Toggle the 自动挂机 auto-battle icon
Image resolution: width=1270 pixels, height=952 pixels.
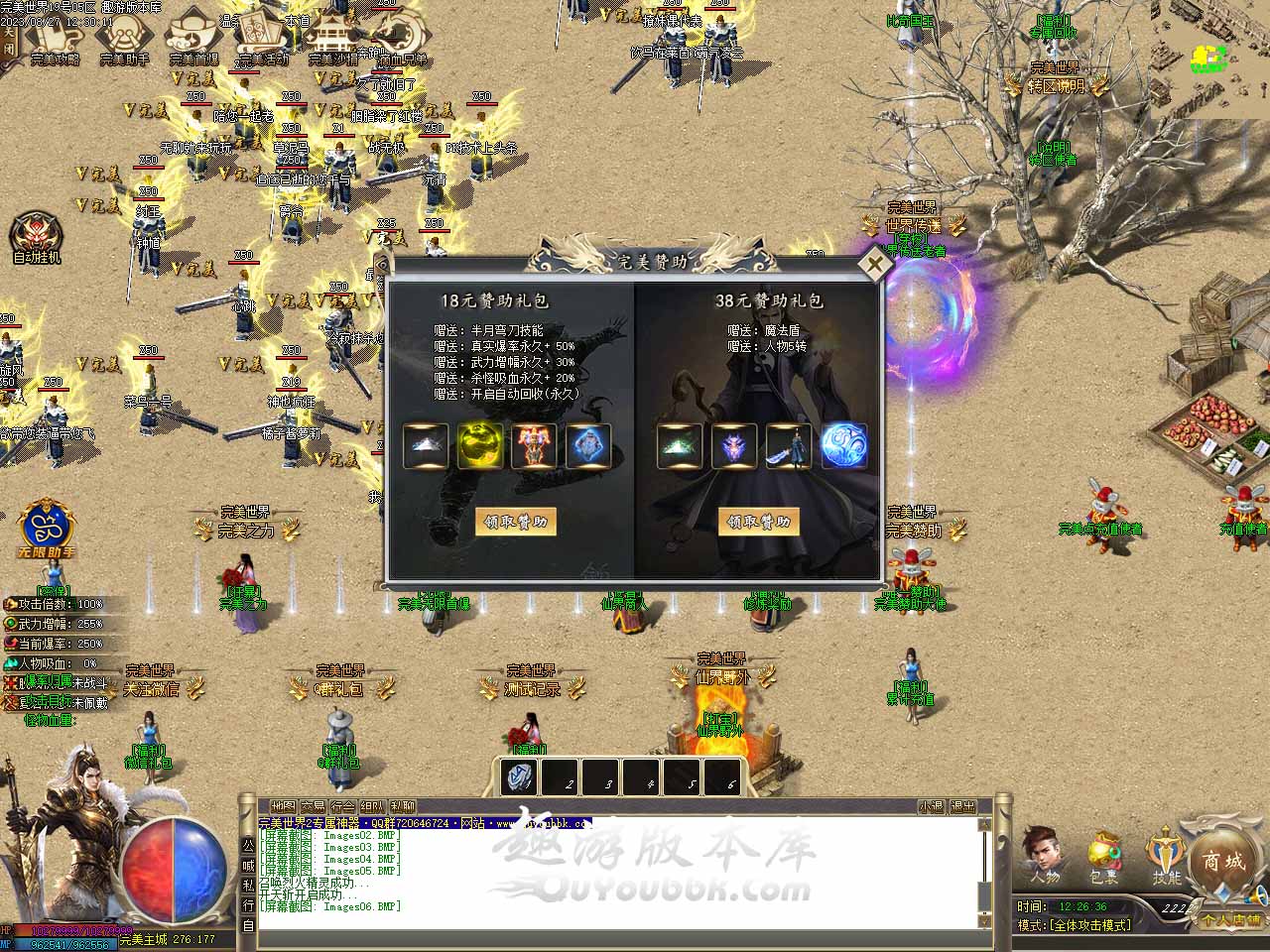point(37,238)
